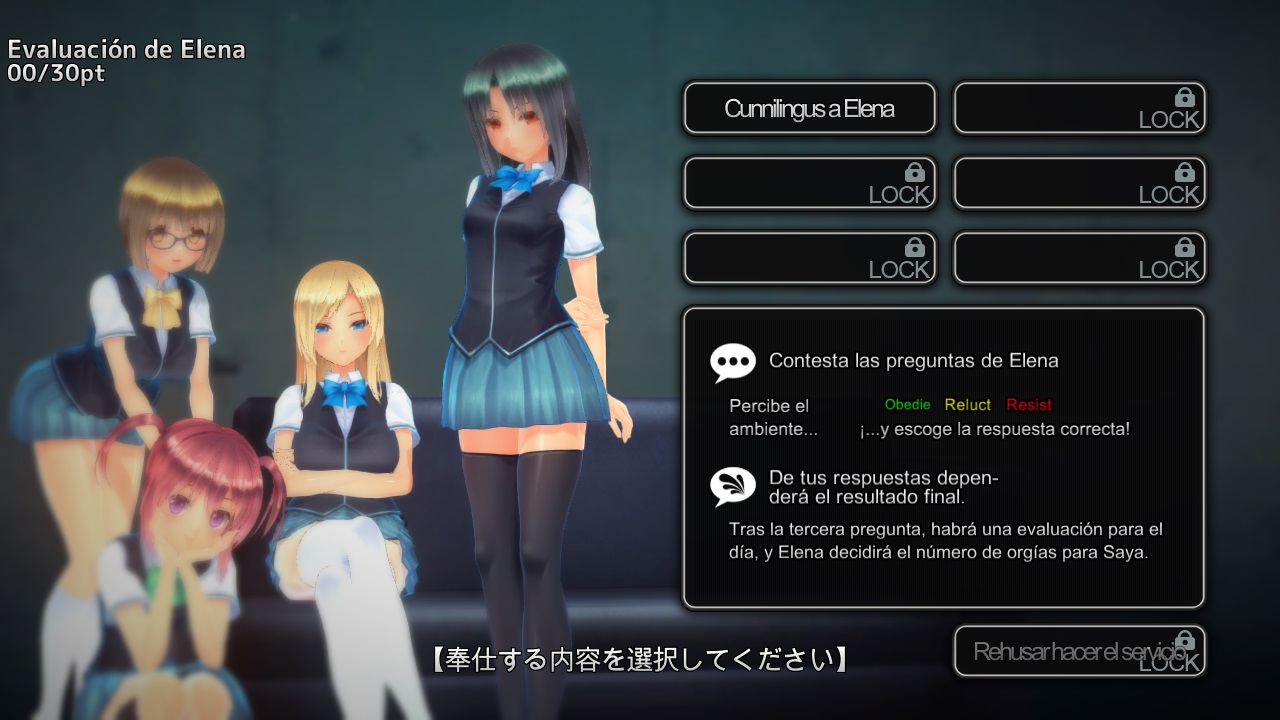Expand the third locked option in left column
The image size is (1280, 720).
[x=810, y=257]
